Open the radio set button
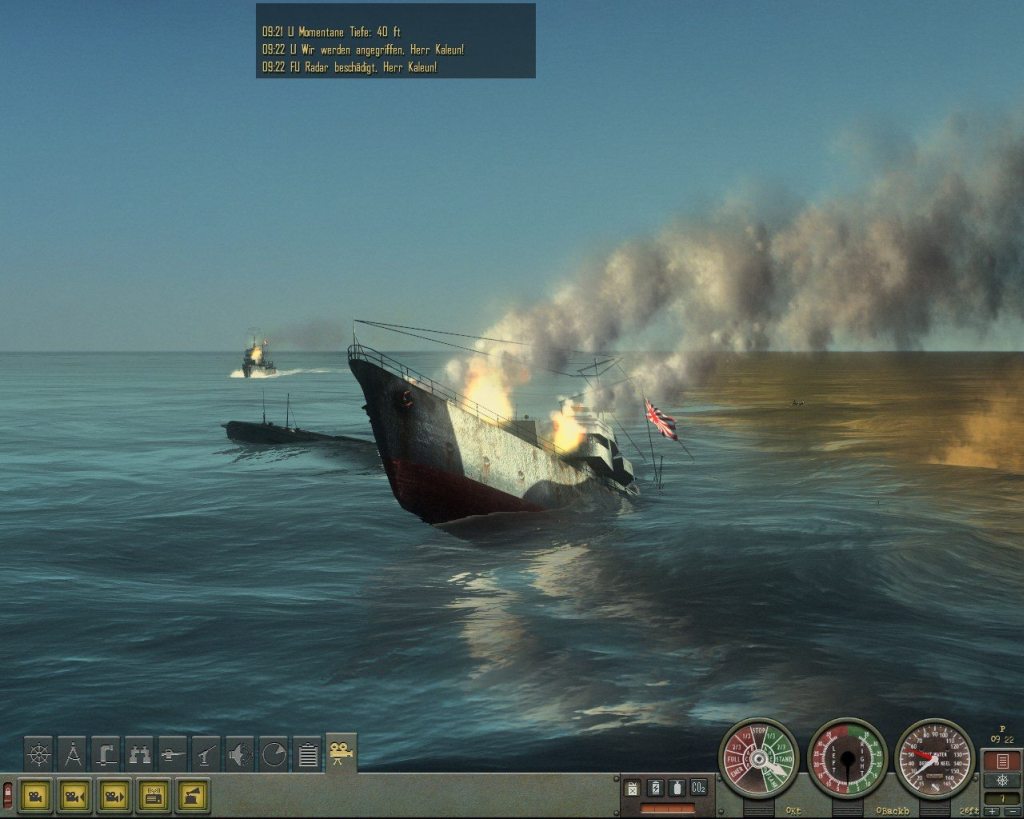 (153, 796)
